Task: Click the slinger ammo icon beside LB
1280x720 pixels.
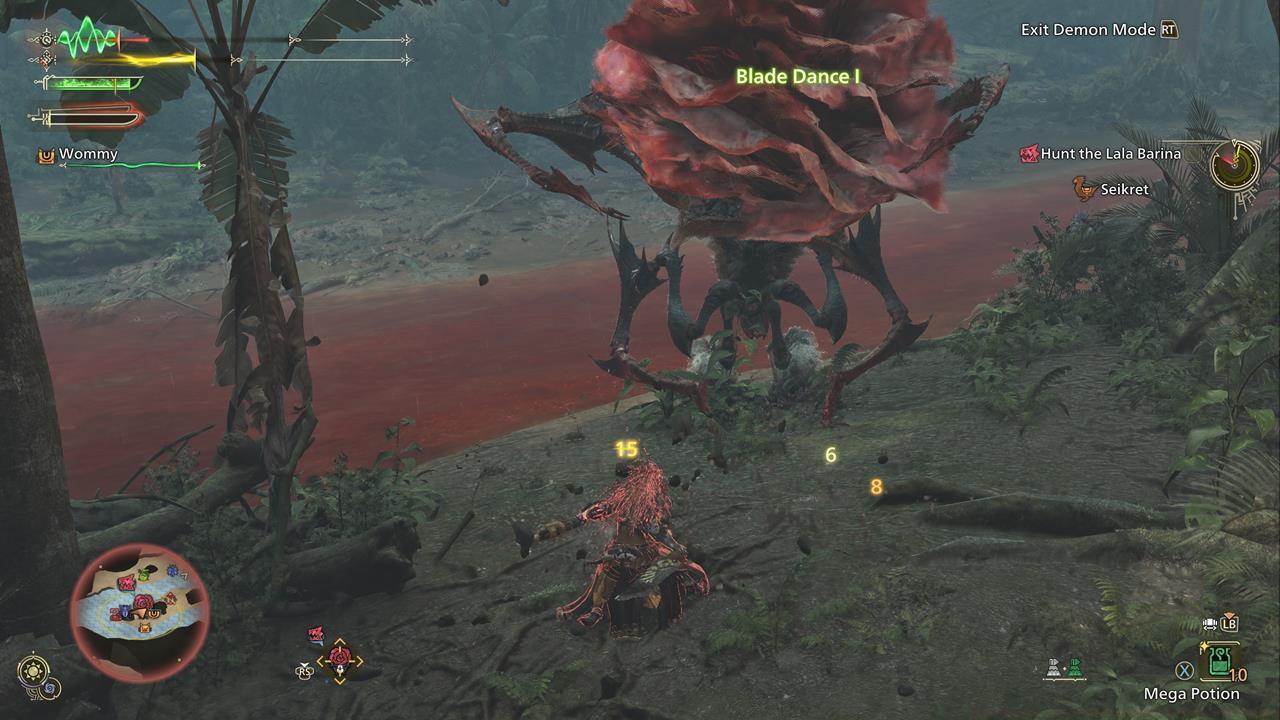Action: tap(1212, 622)
